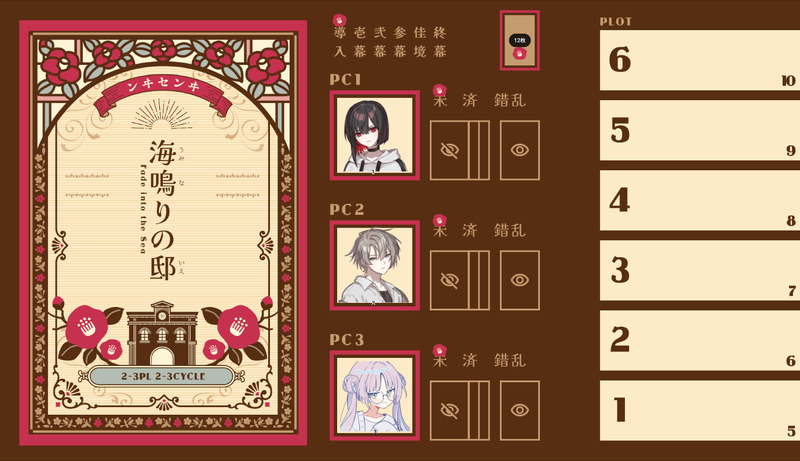Open the 海鳴りの邸 scenario cover card
Screen dimensions: 800x461
[163, 232]
